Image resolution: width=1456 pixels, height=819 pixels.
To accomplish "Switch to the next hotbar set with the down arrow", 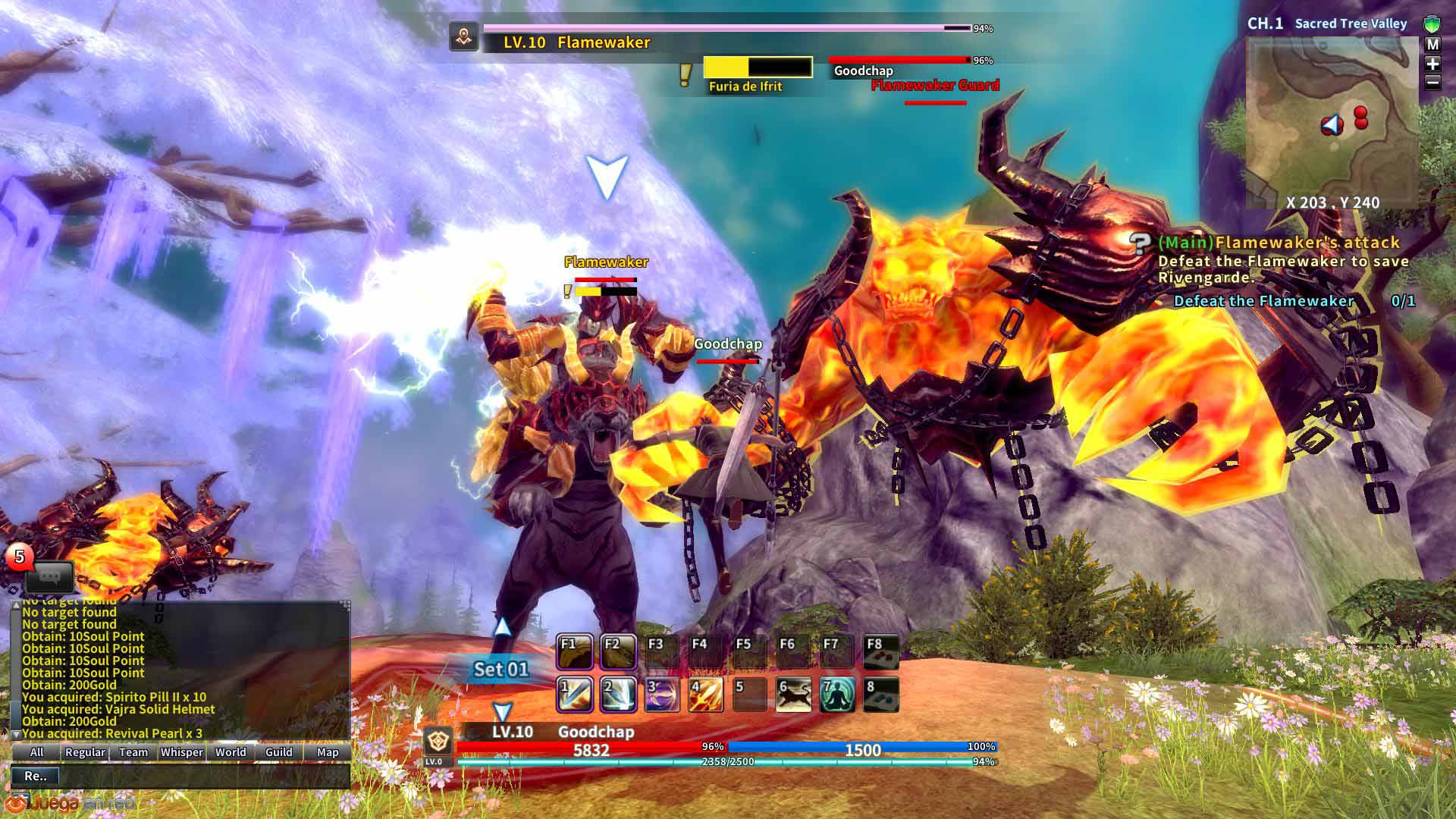I will 502,712.
